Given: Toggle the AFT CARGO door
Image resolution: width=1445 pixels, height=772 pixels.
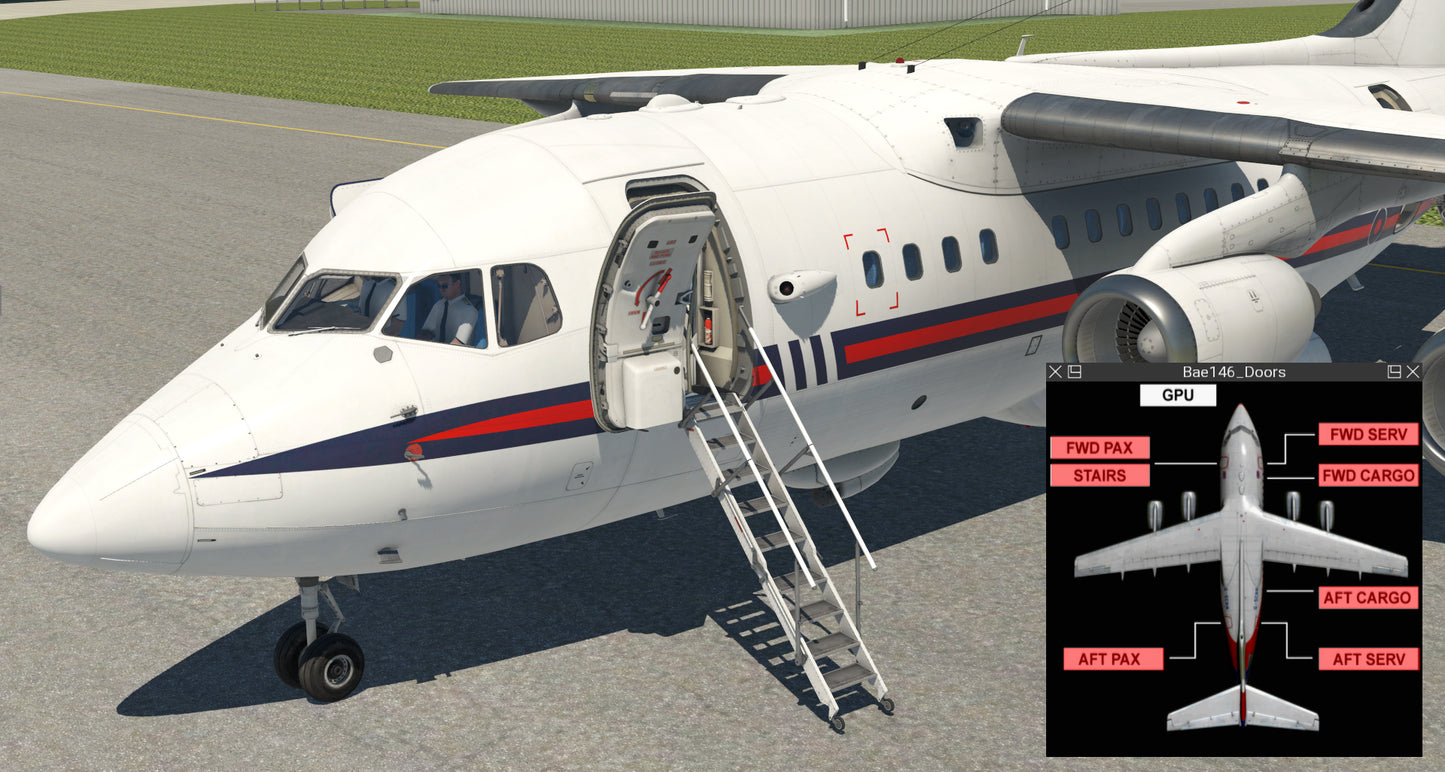Looking at the screenshot, I should coord(1368,598).
